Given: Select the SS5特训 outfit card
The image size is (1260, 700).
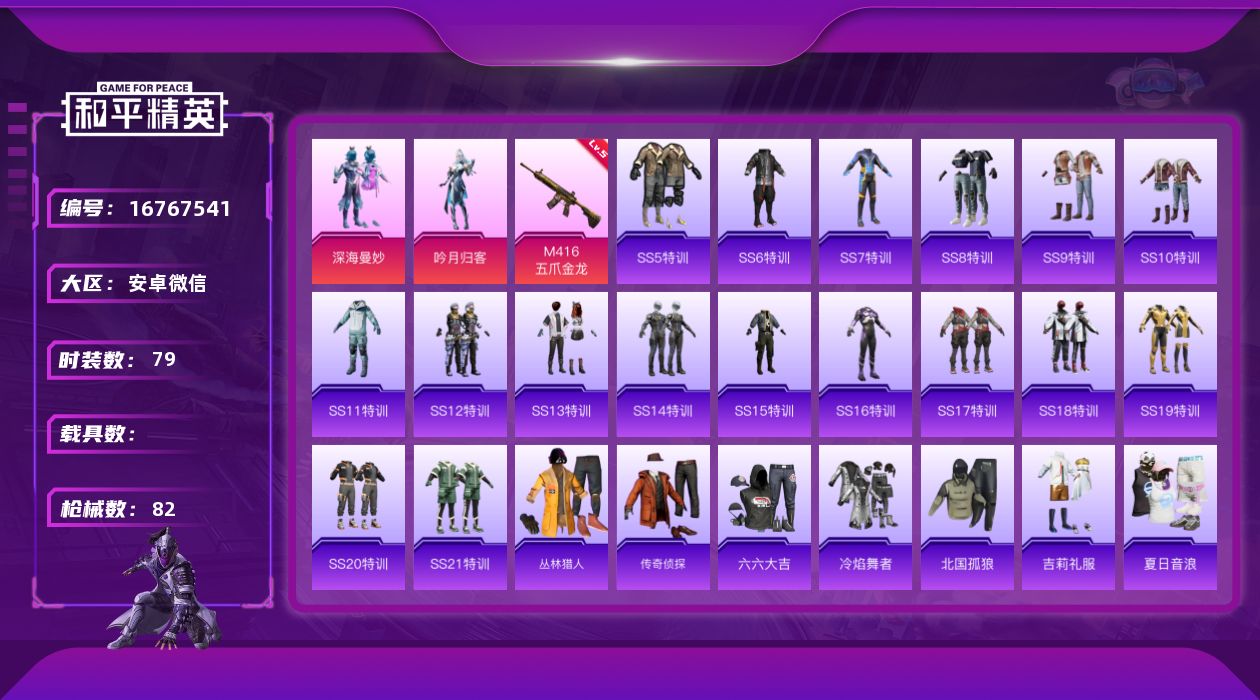Looking at the screenshot, I should (x=663, y=211).
